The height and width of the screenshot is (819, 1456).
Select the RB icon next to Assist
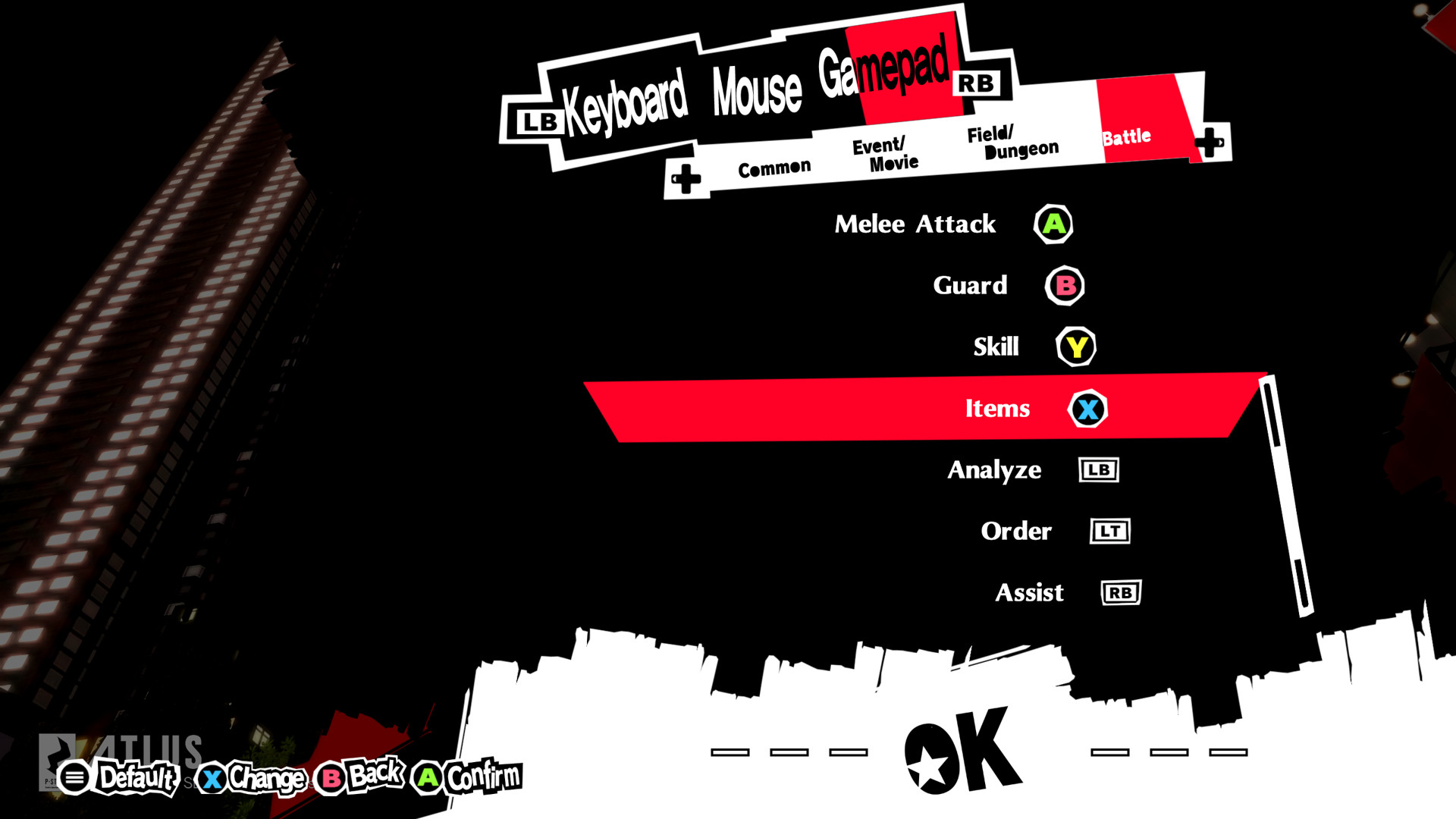(x=1120, y=592)
